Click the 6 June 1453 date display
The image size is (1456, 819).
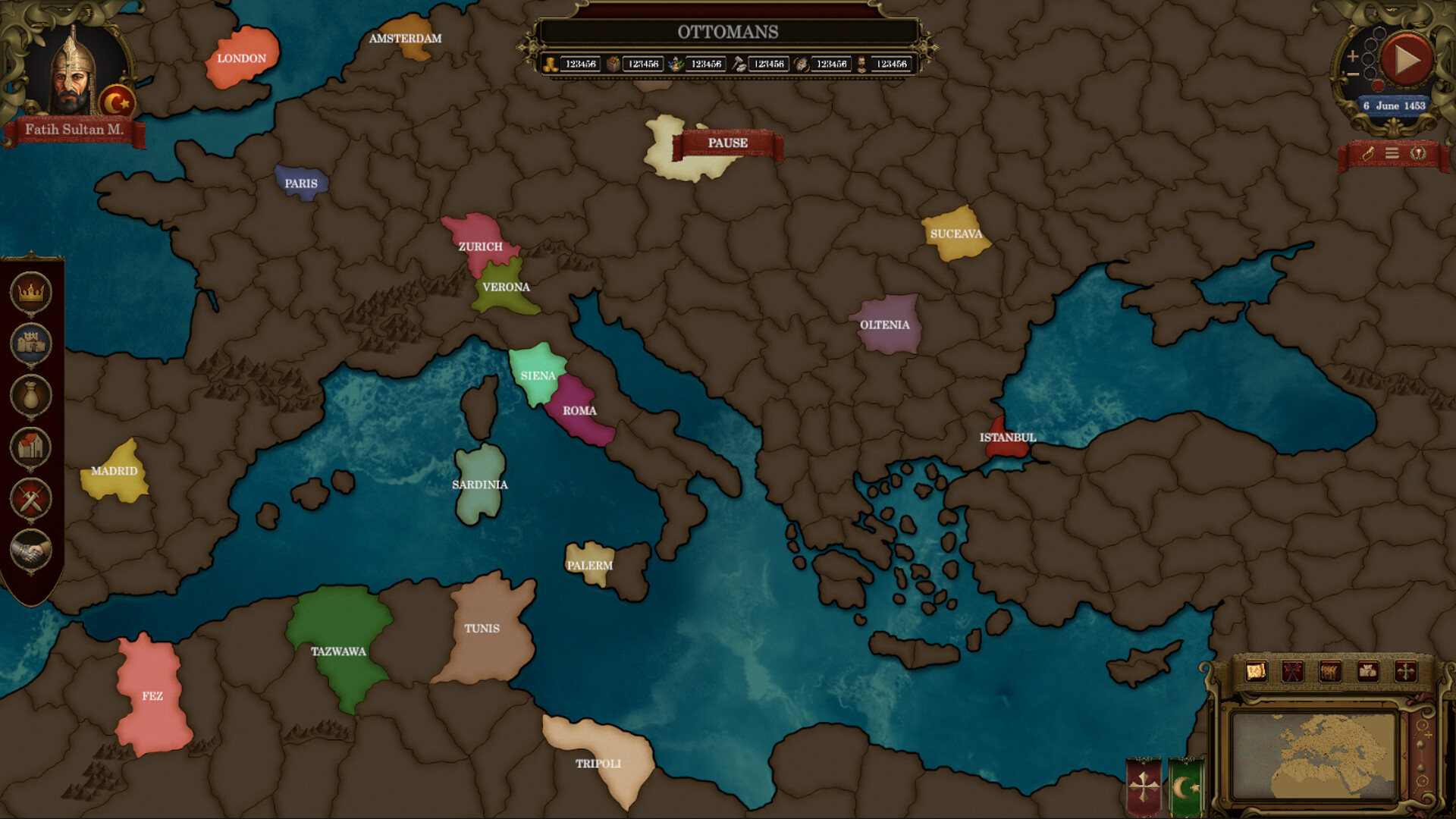[x=1395, y=105]
